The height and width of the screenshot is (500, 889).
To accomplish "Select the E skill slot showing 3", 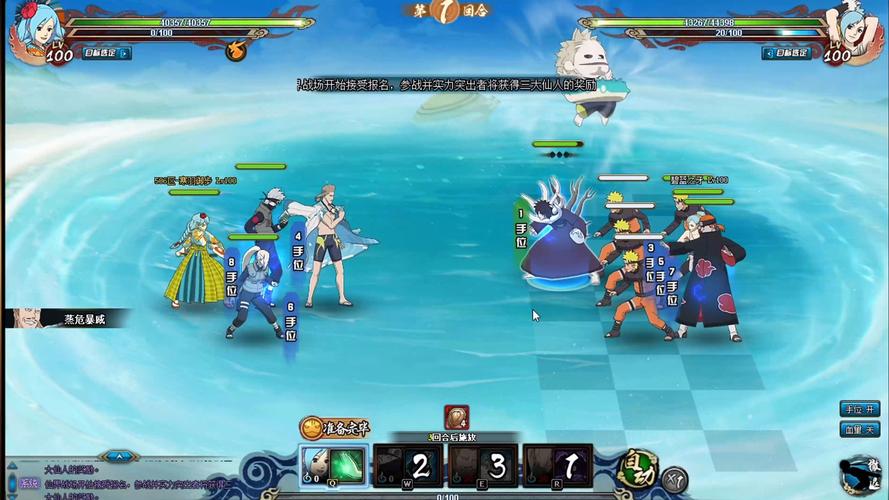I will [483, 465].
